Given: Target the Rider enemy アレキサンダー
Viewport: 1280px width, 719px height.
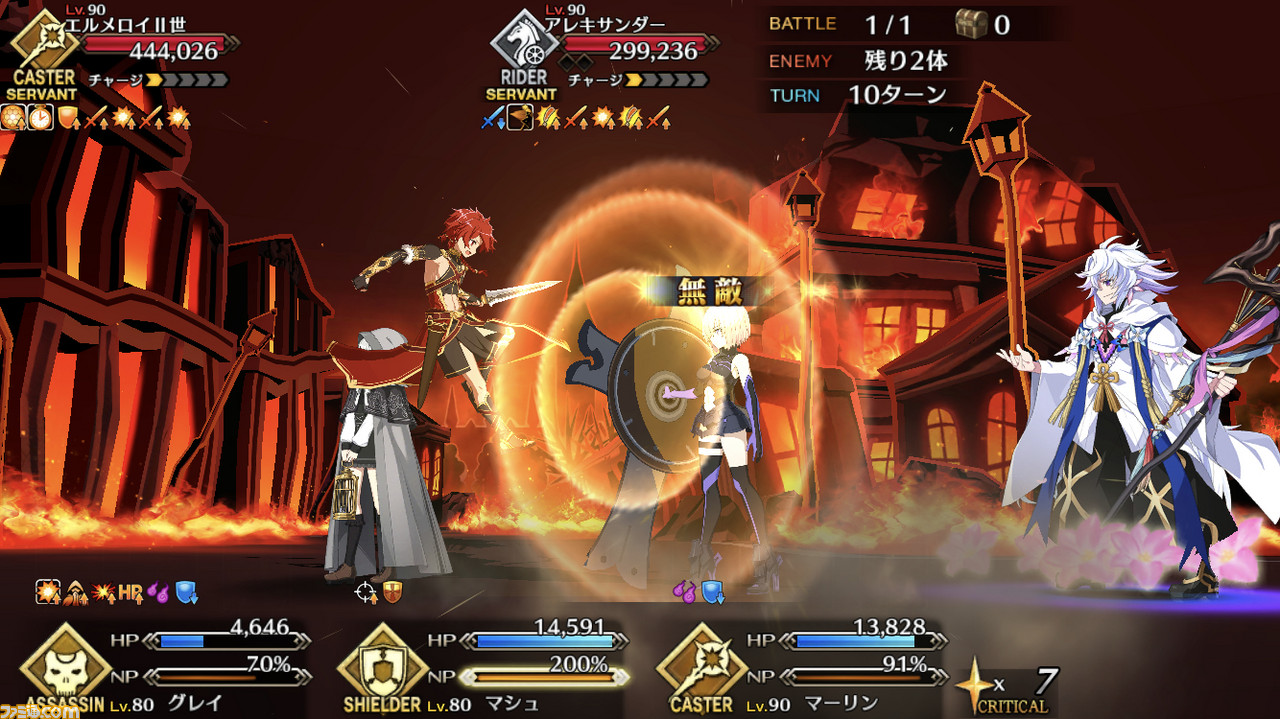Looking at the screenshot, I should 600,50.
